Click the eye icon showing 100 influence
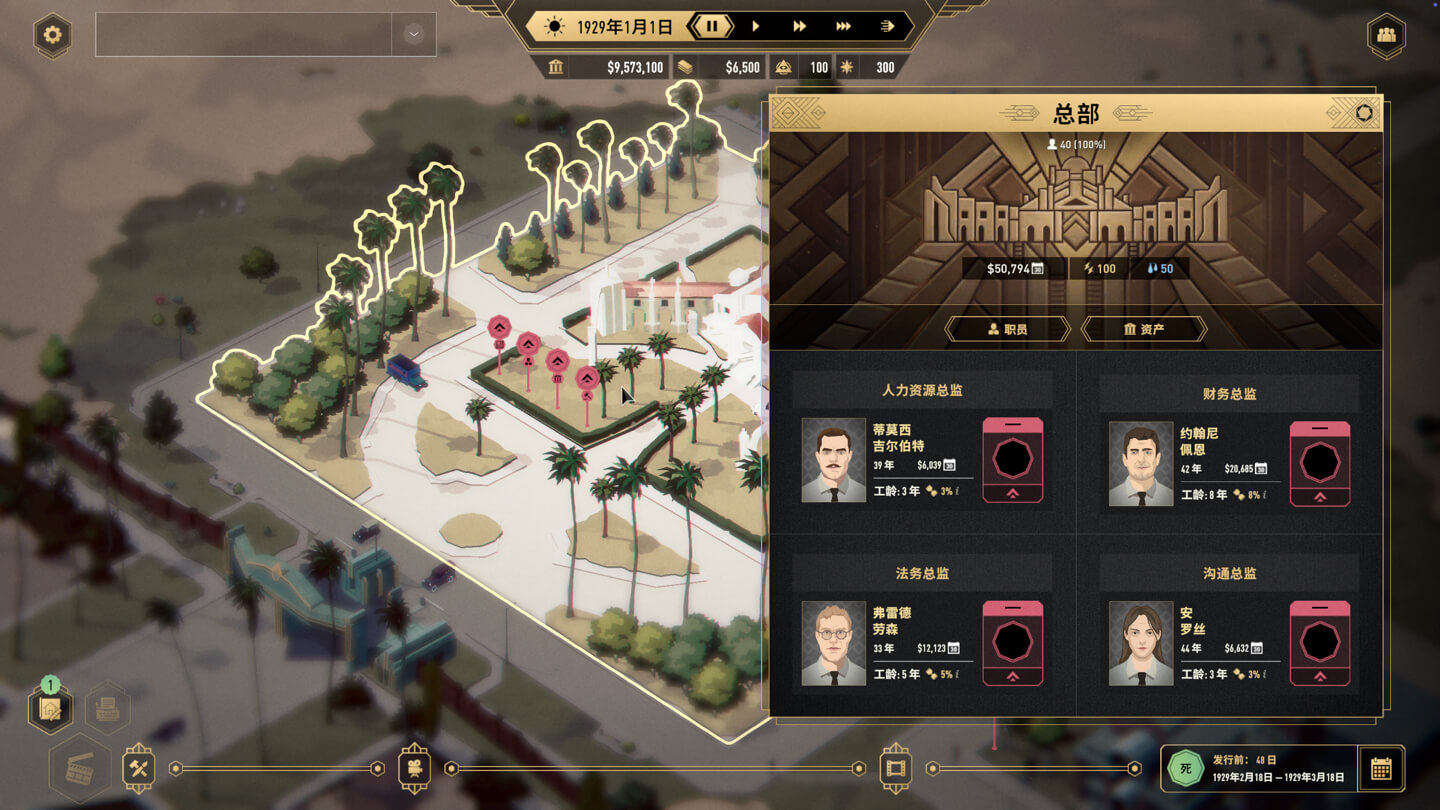This screenshot has width=1440, height=810. click(783, 67)
